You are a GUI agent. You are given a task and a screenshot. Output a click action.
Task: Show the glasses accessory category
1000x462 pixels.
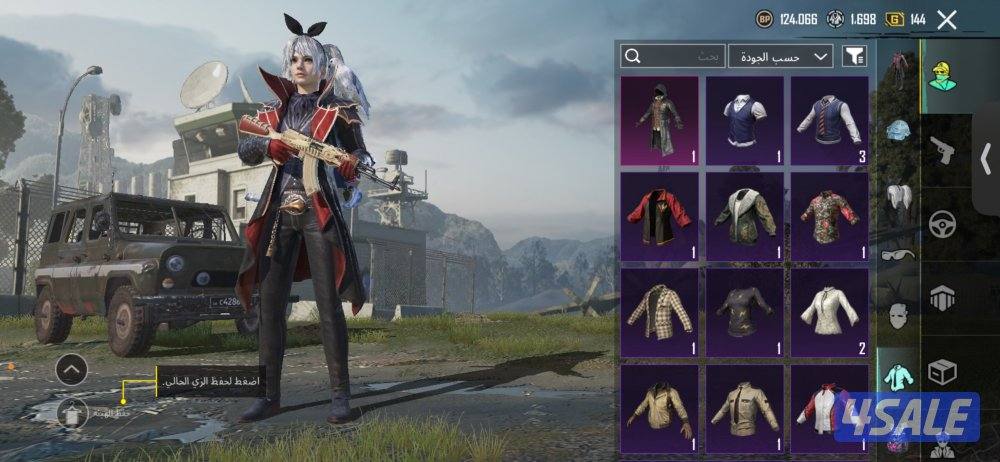pyautogui.click(x=898, y=254)
